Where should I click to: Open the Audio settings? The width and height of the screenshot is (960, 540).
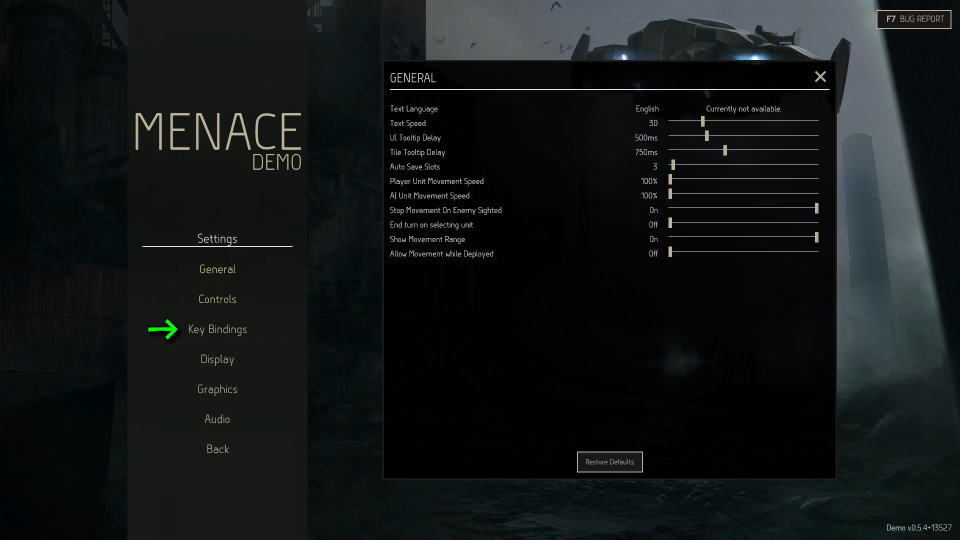217,419
